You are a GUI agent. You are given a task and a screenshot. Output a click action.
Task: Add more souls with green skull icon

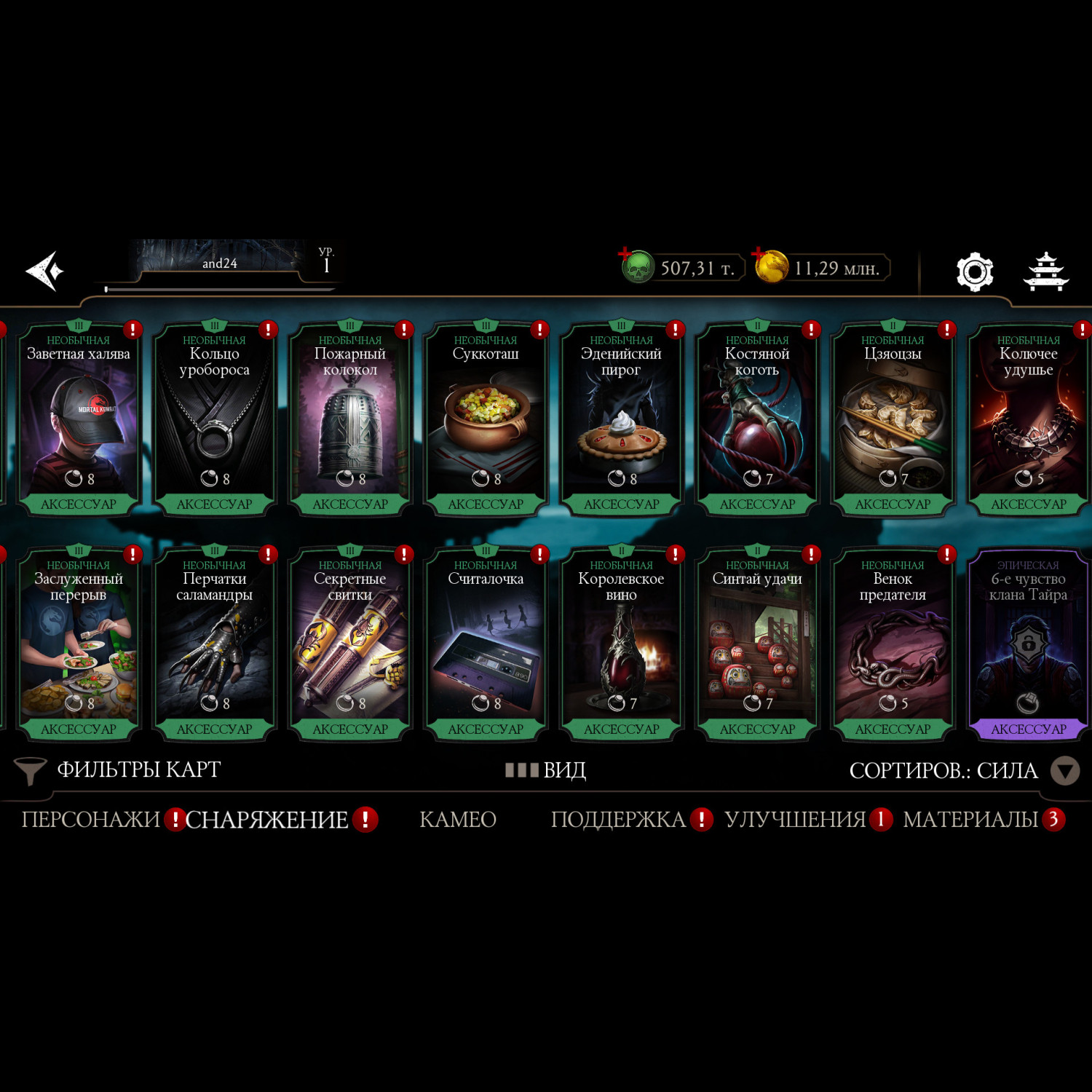tap(637, 267)
